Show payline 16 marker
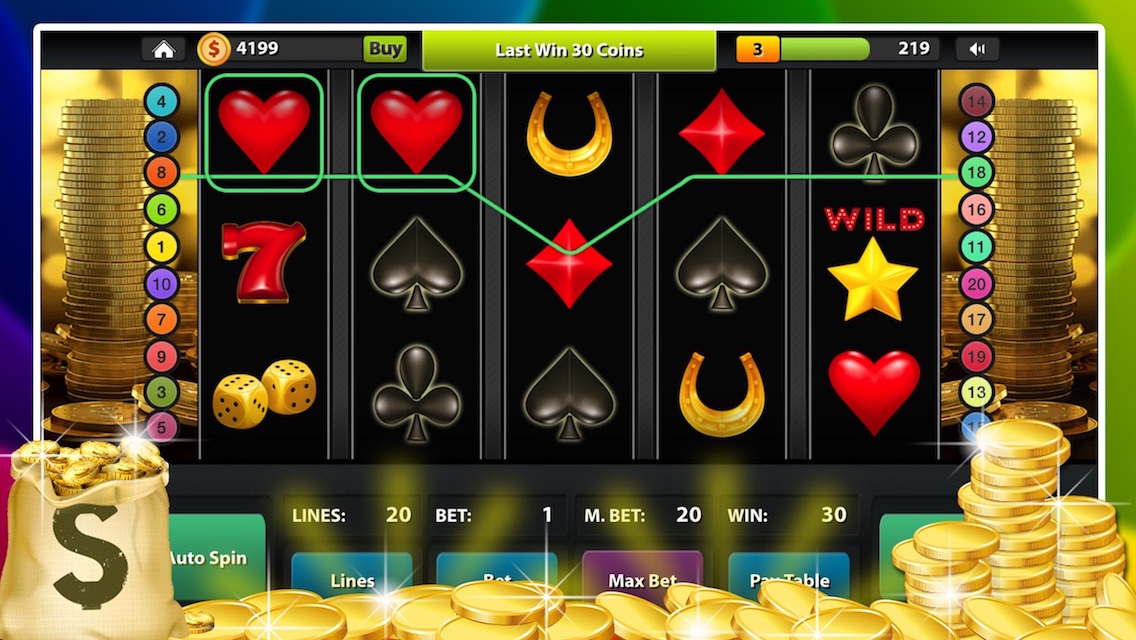1136x640 pixels. (x=976, y=209)
